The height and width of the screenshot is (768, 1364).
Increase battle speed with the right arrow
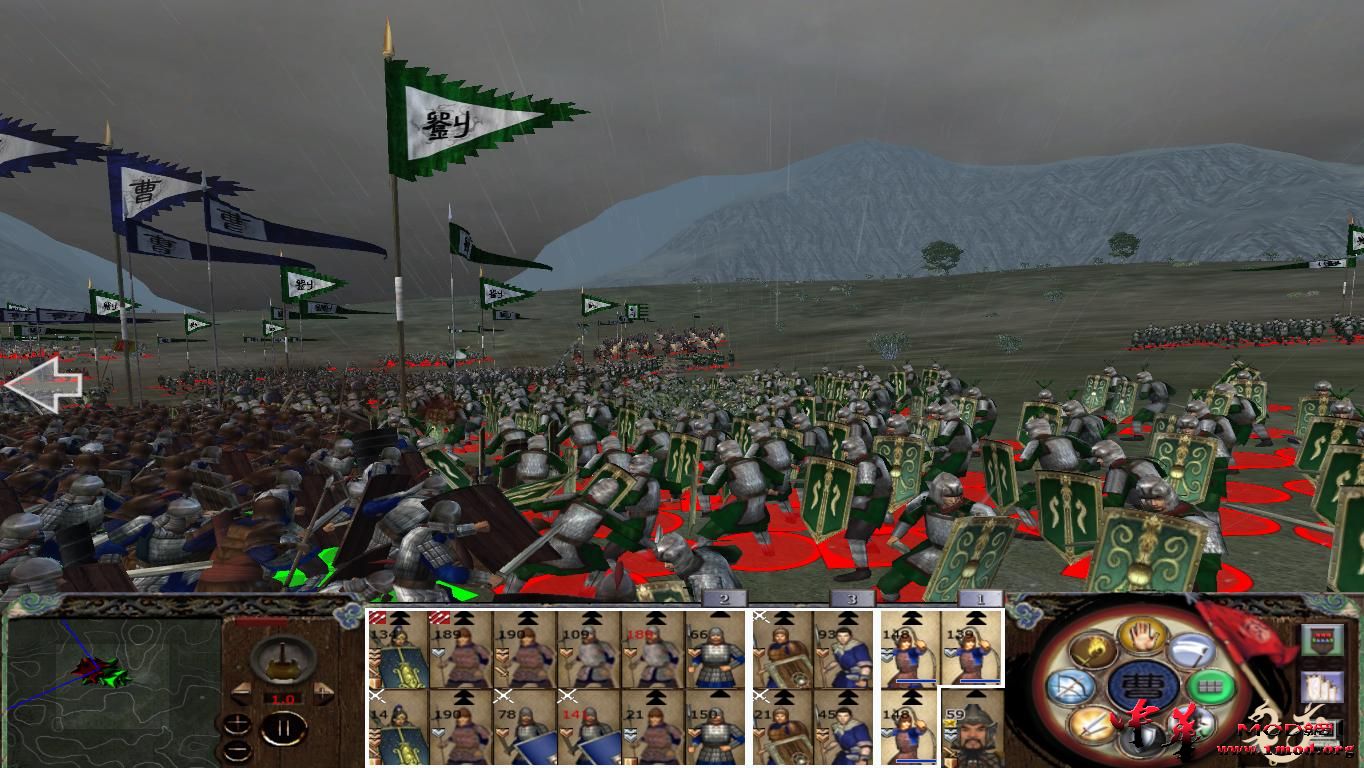(x=323, y=693)
